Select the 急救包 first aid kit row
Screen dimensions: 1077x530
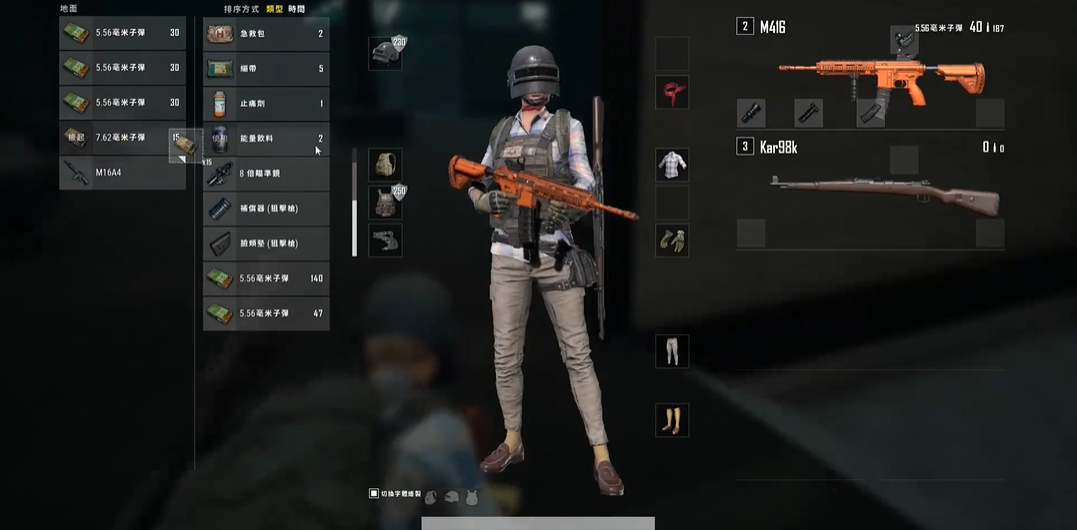(266, 34)
